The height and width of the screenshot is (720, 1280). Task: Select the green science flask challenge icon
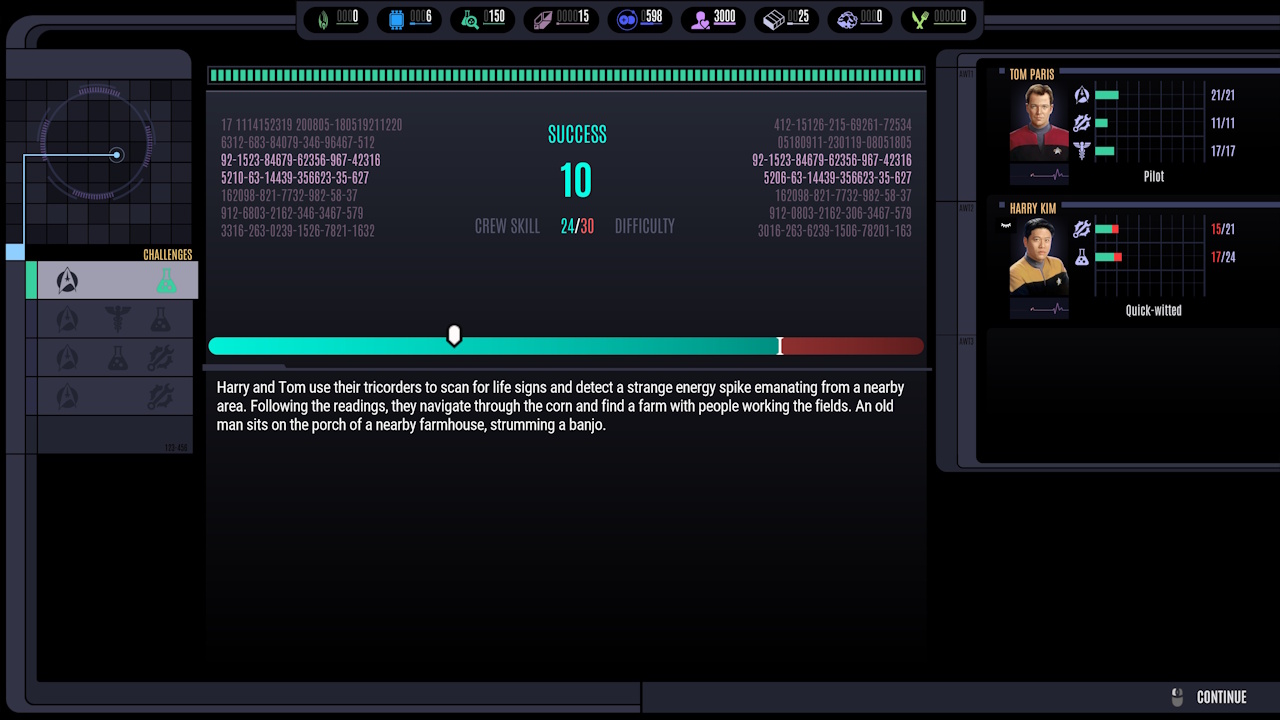point(169,280)
